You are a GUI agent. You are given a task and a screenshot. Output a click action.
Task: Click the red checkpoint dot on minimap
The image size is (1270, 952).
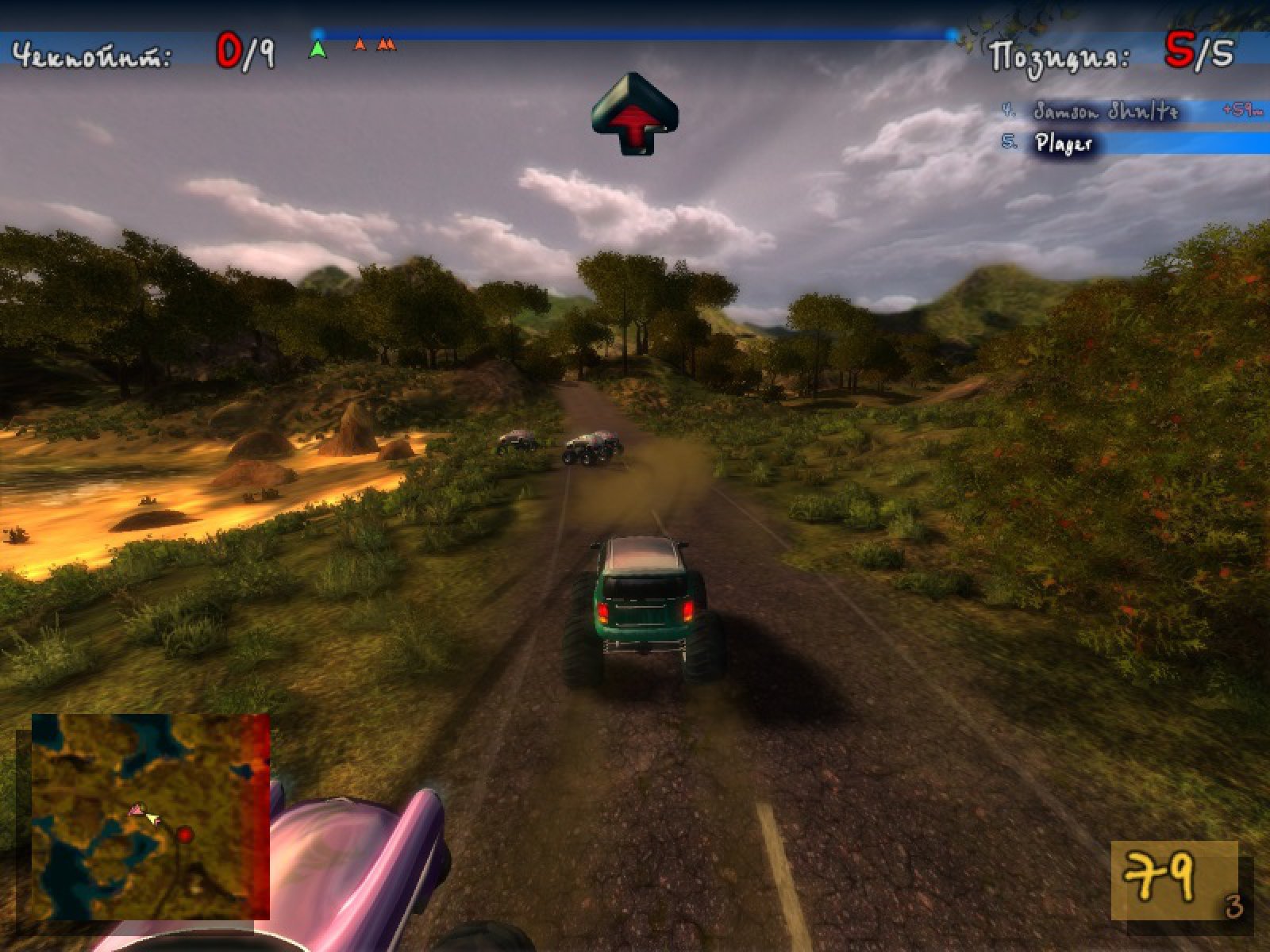(x=185, y=835)
